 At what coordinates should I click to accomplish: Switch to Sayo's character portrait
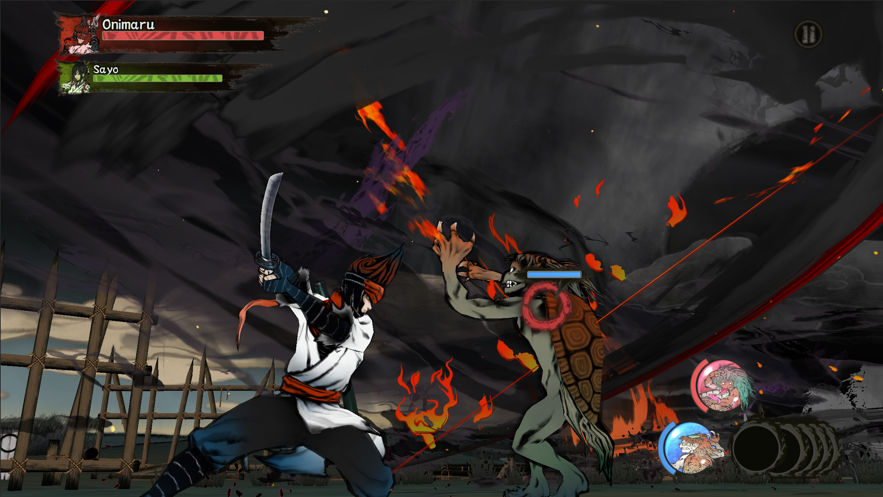click(x=74, y=78)
